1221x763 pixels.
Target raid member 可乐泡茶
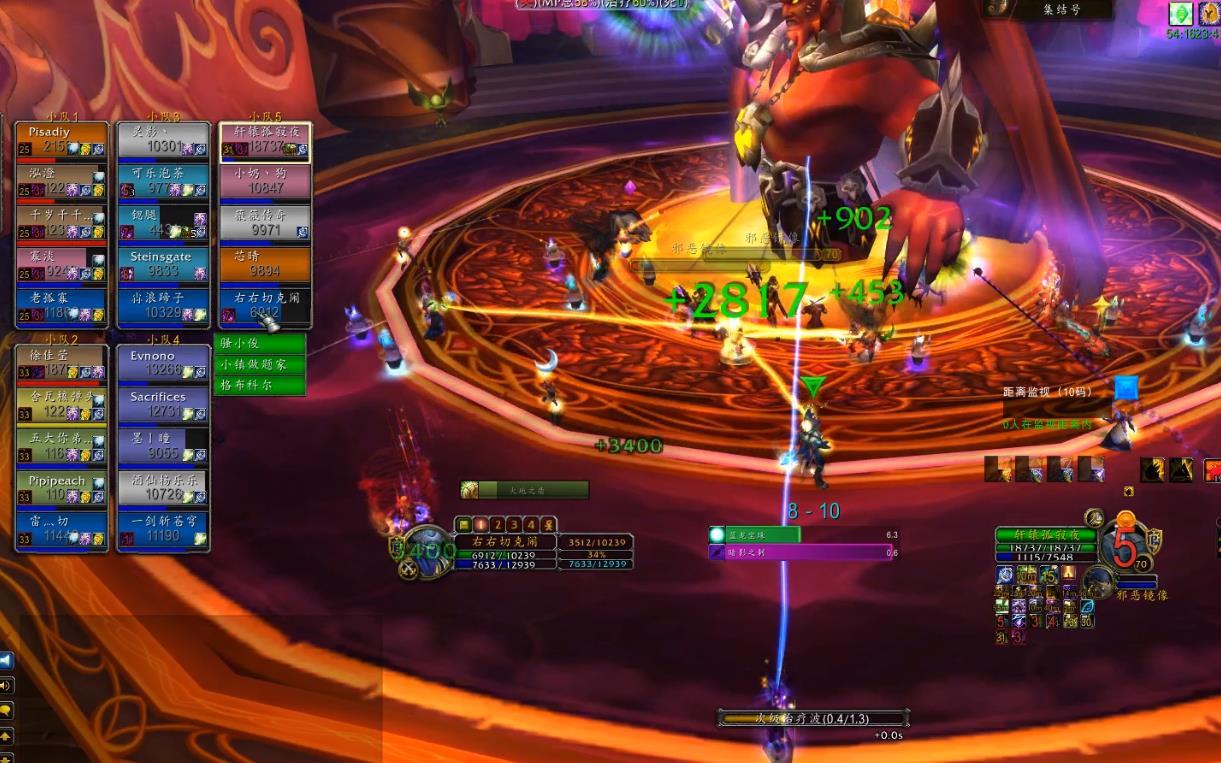point(163,180)
